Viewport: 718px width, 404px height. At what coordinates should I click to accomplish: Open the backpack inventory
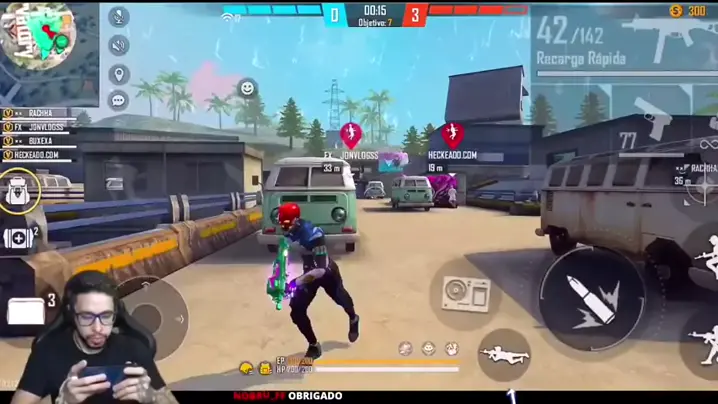click(x=19, y=190)
